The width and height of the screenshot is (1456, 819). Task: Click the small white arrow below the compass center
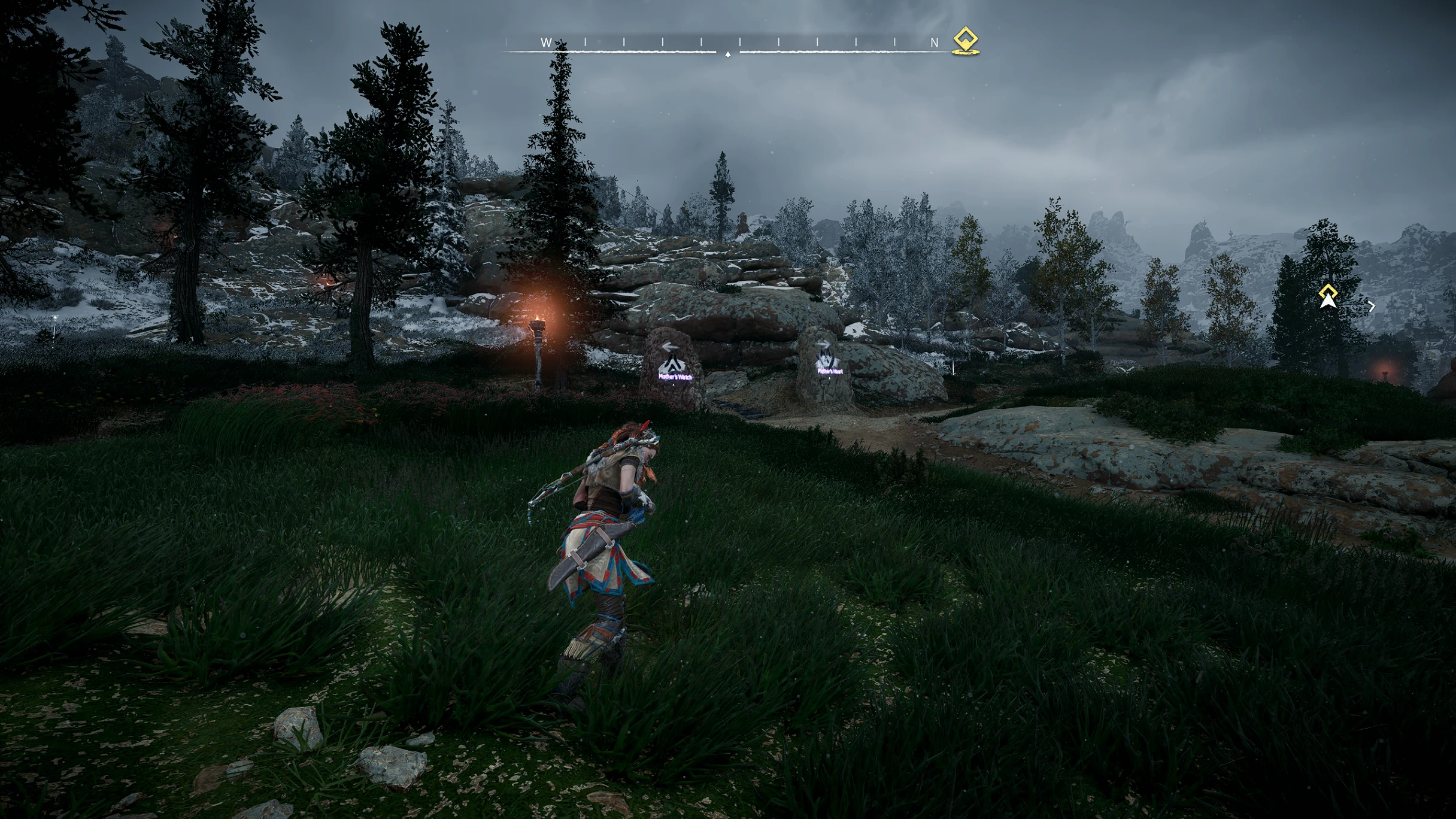[728, 54]
